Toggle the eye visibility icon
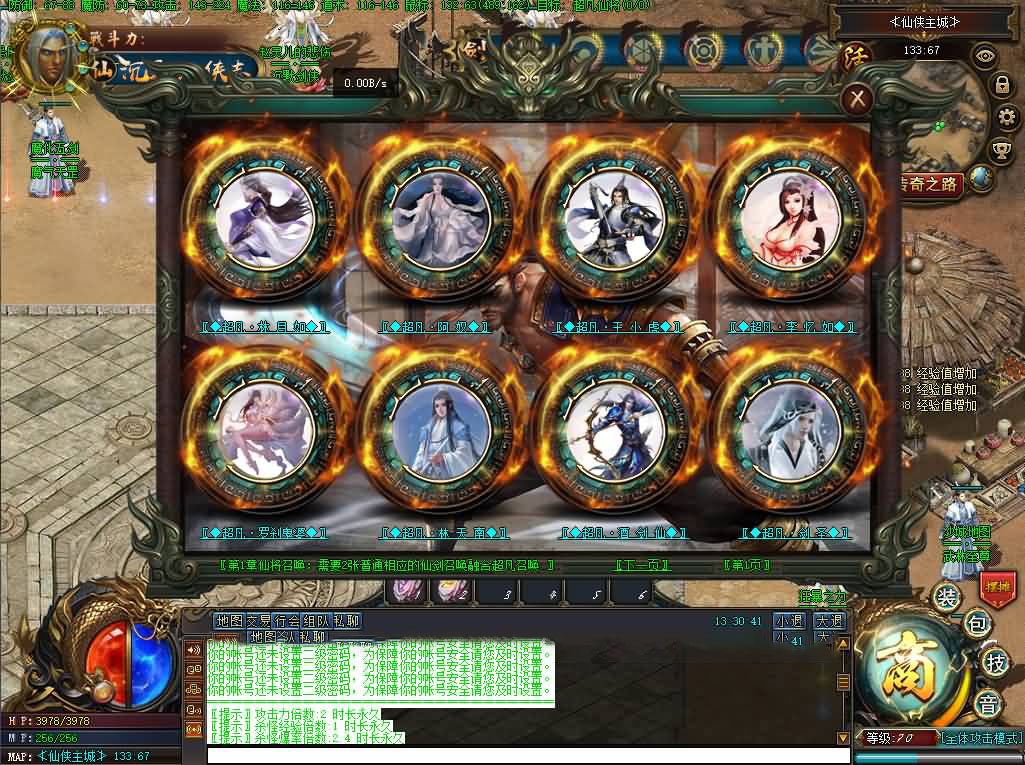Screen dimensions: 1025x765 click(985, 56)
